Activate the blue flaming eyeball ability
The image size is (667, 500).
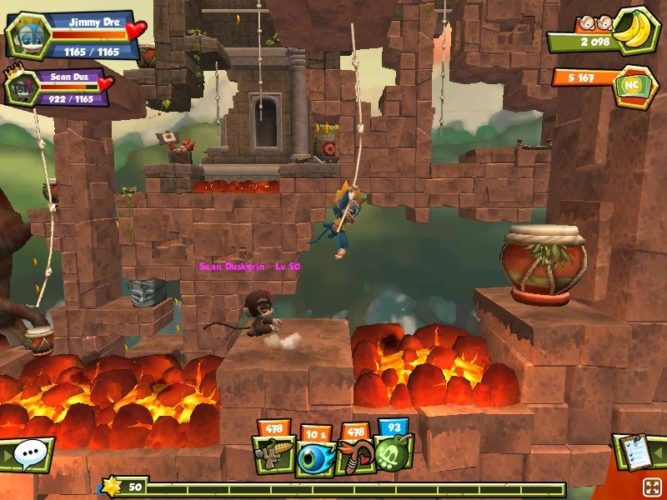(x=315, y=457)
